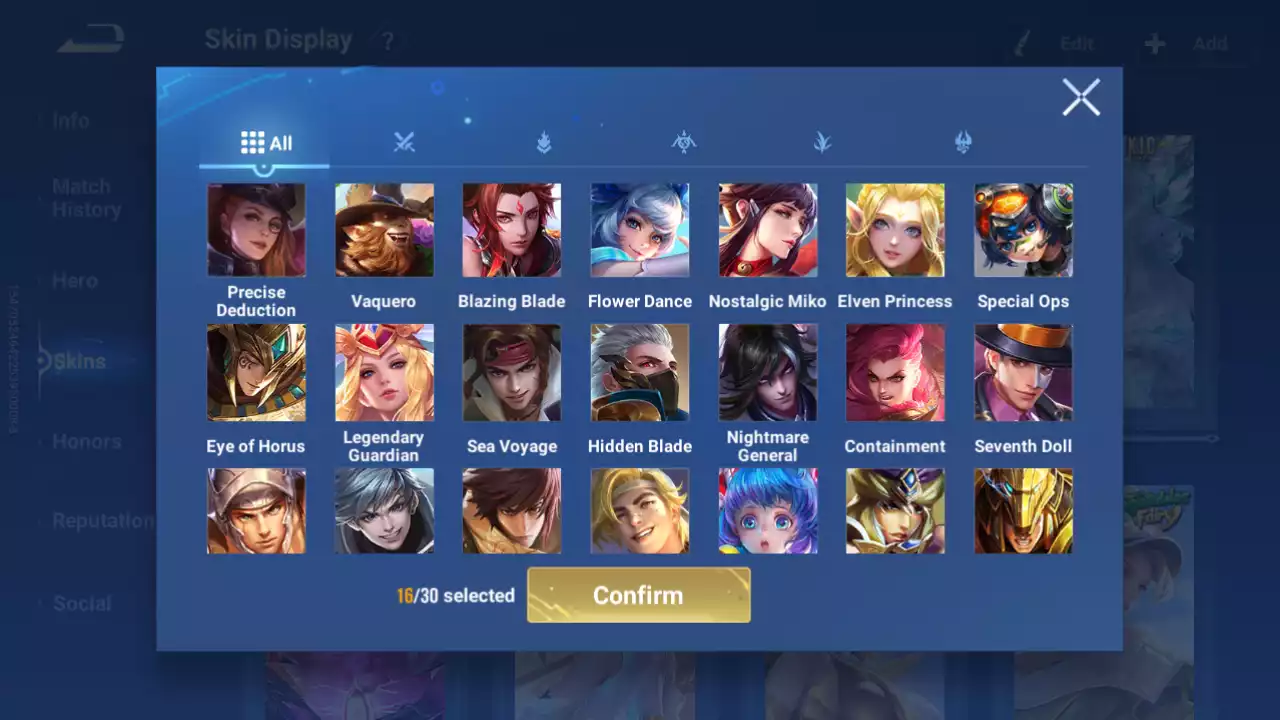Choose the Vaquero skin portrait
Screen dimensions: 1280x720
[x=384, y=230]
